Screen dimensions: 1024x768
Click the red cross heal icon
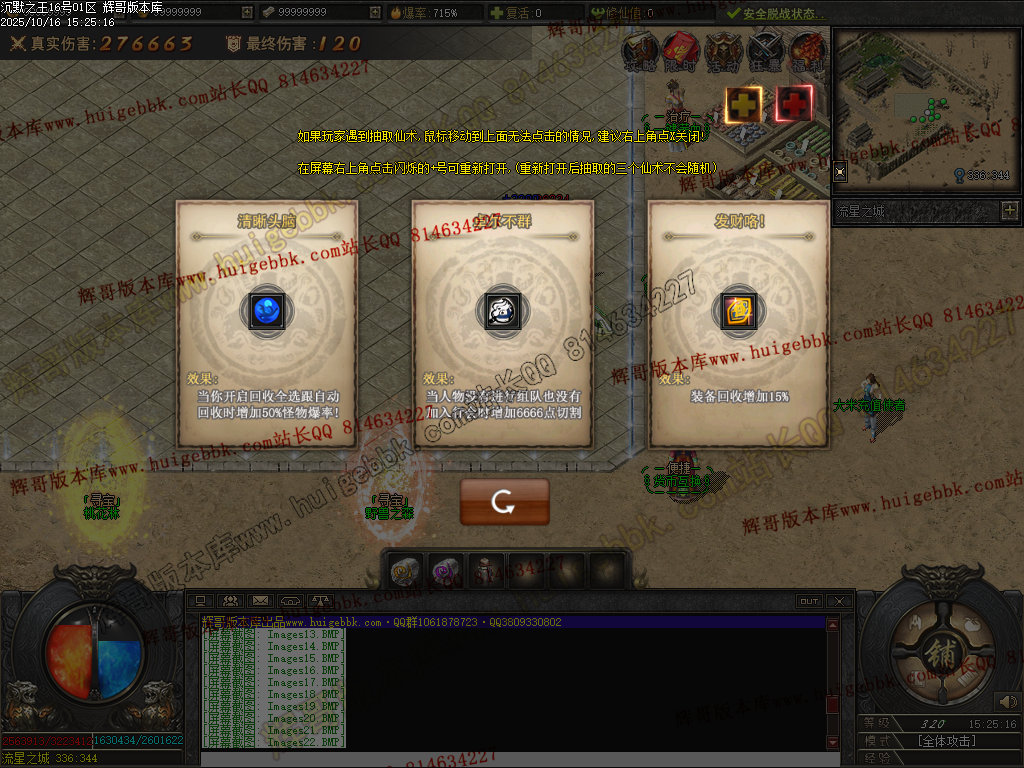[795, 104]
